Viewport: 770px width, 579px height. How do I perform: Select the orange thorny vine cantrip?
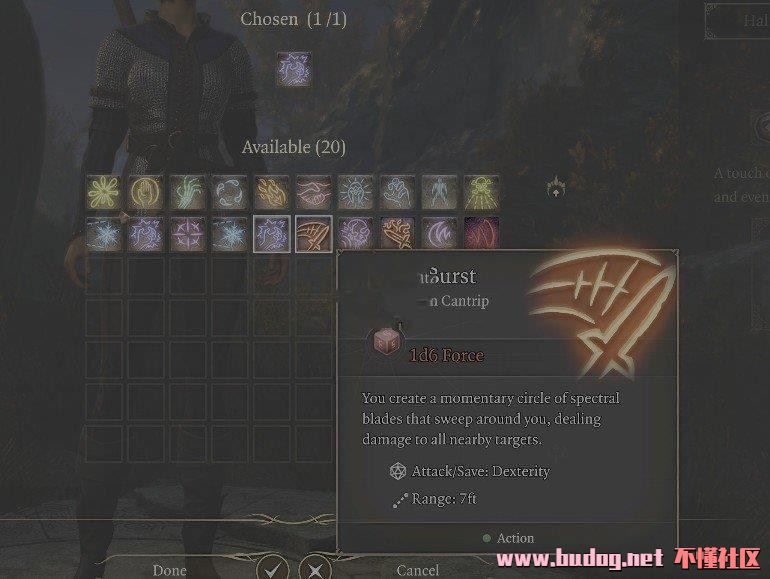coord(397,234)
